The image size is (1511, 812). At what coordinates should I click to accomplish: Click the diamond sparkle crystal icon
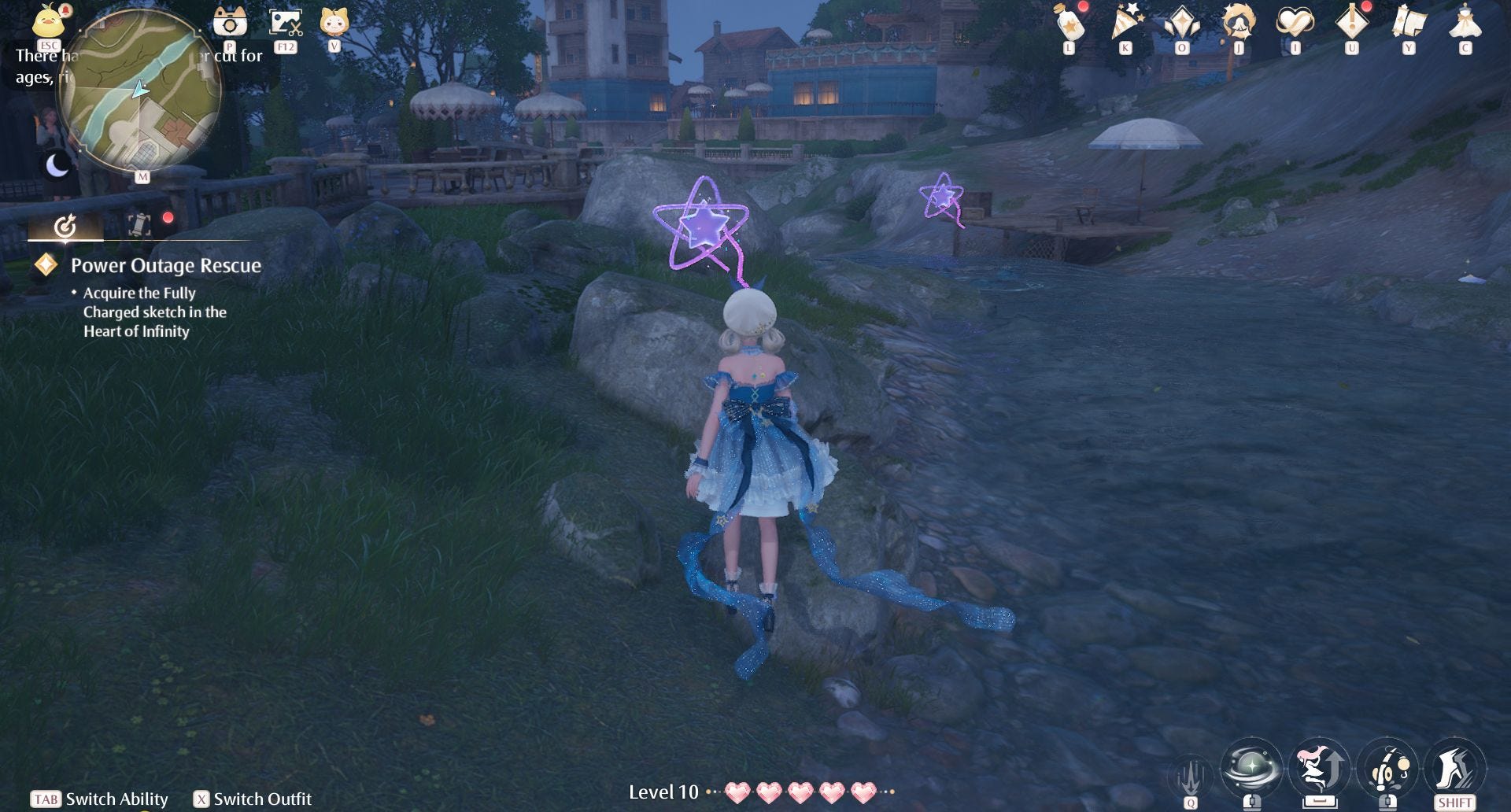coord(1182,23)
